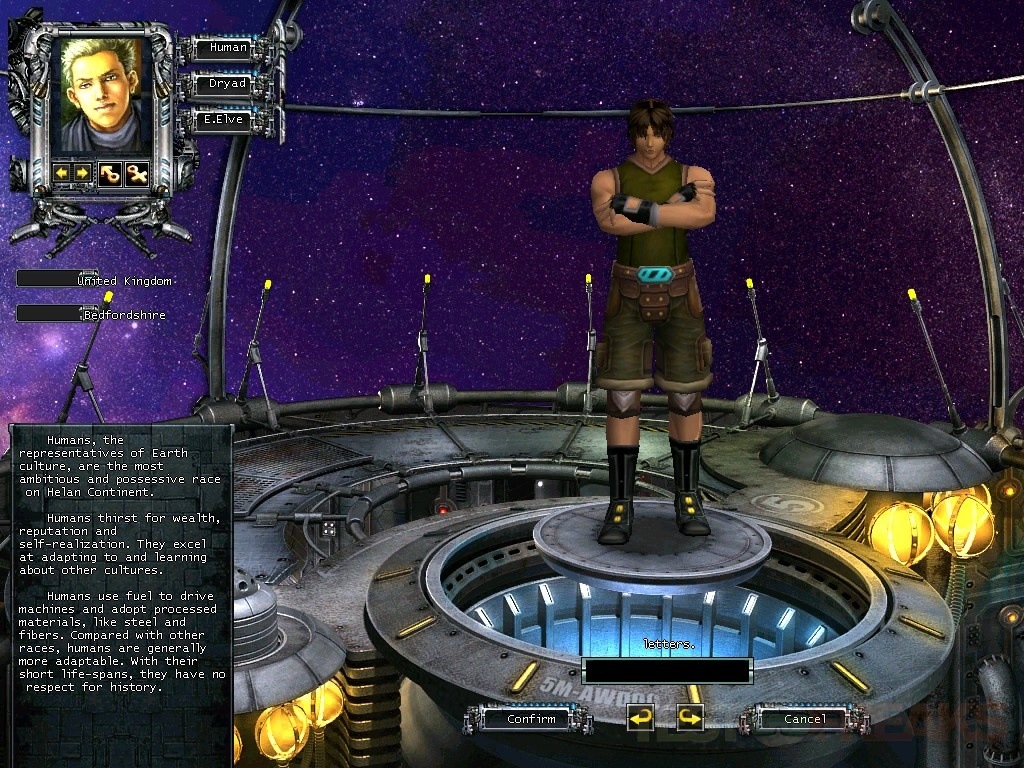Show the next portrait with right arrow
This screenshot has height=768, width=1024.
coord(82,173)
